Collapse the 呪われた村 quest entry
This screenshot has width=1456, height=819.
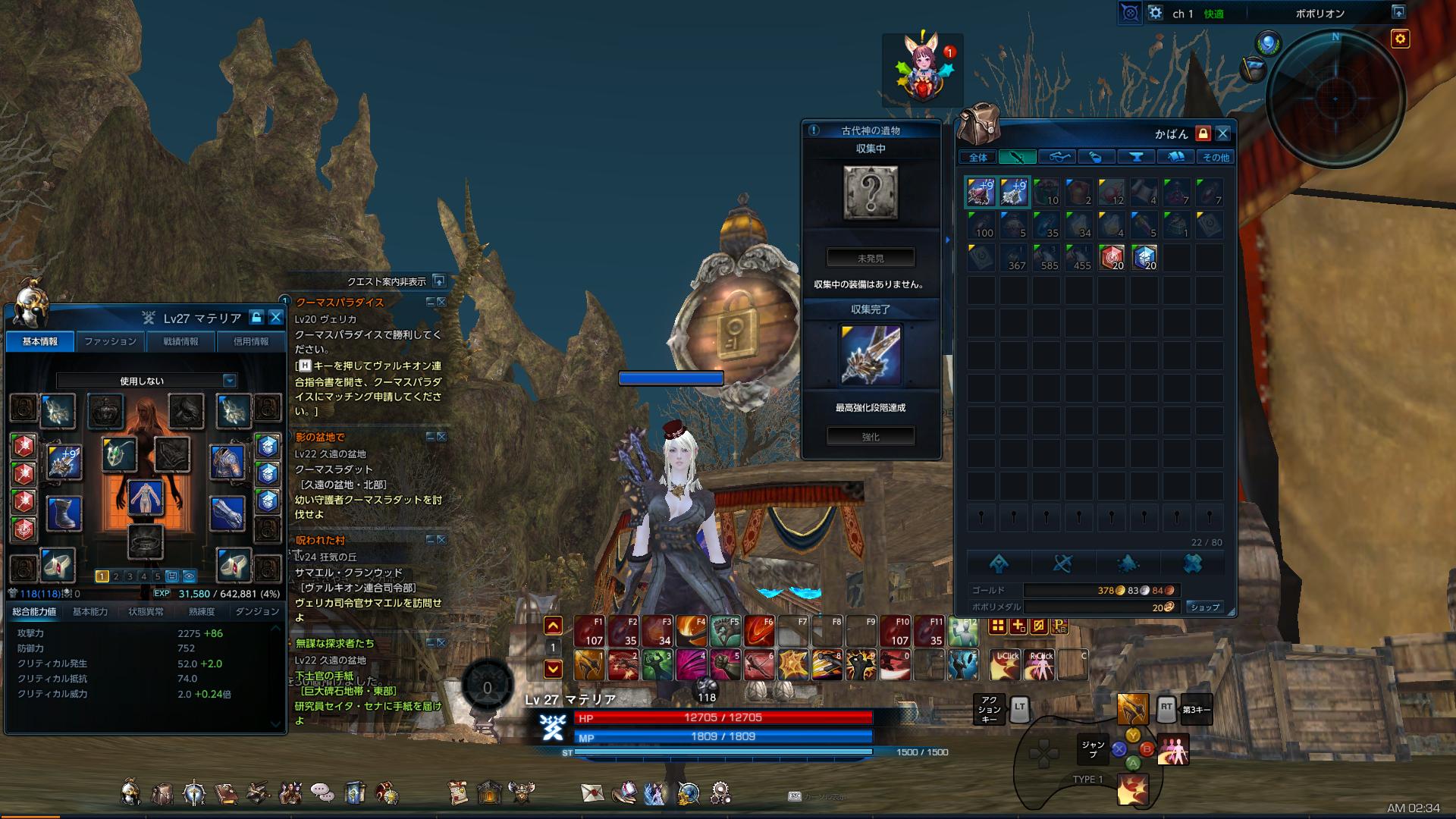[429, 538]
